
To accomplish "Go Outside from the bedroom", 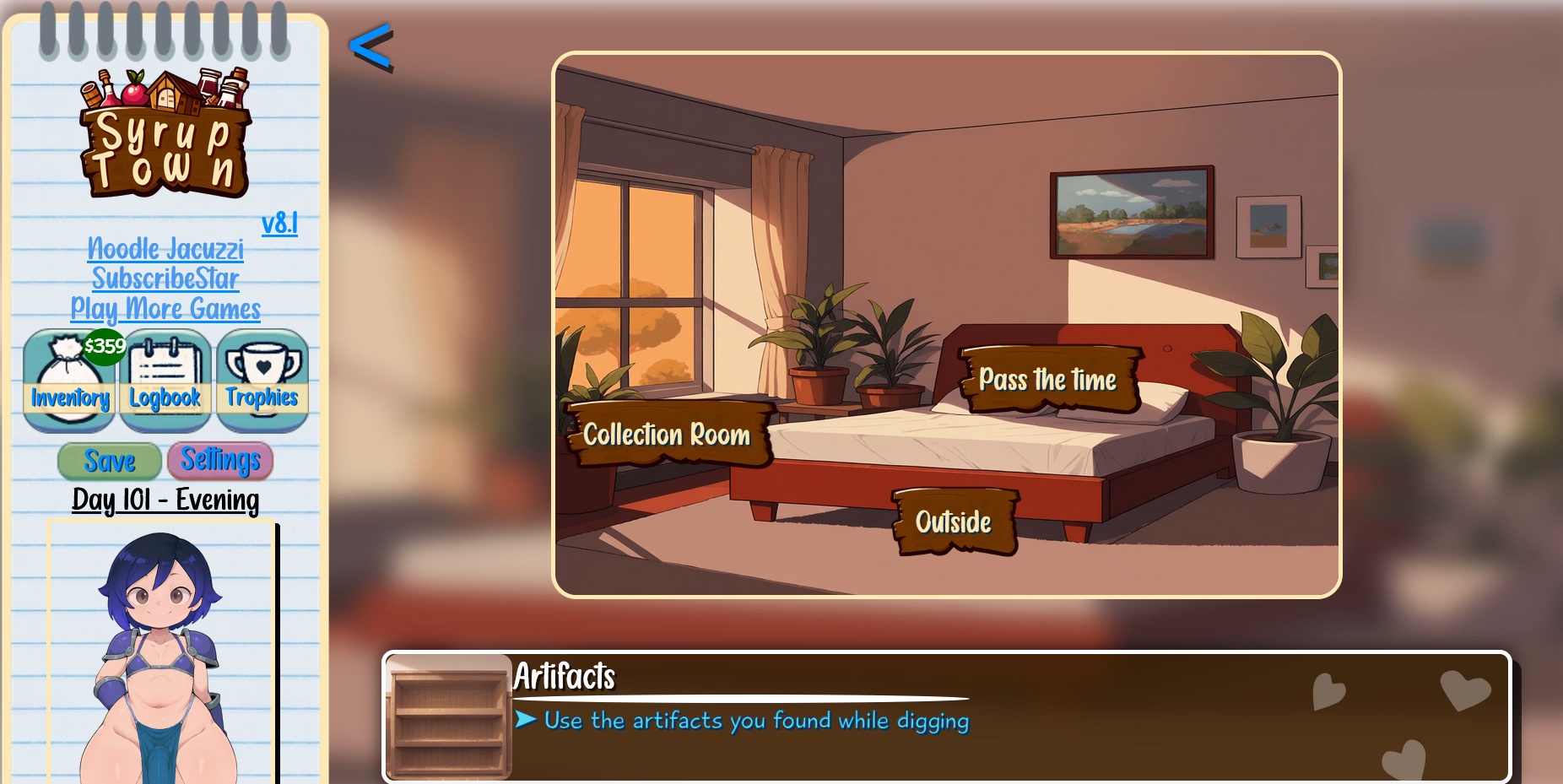I will [954, 522].
